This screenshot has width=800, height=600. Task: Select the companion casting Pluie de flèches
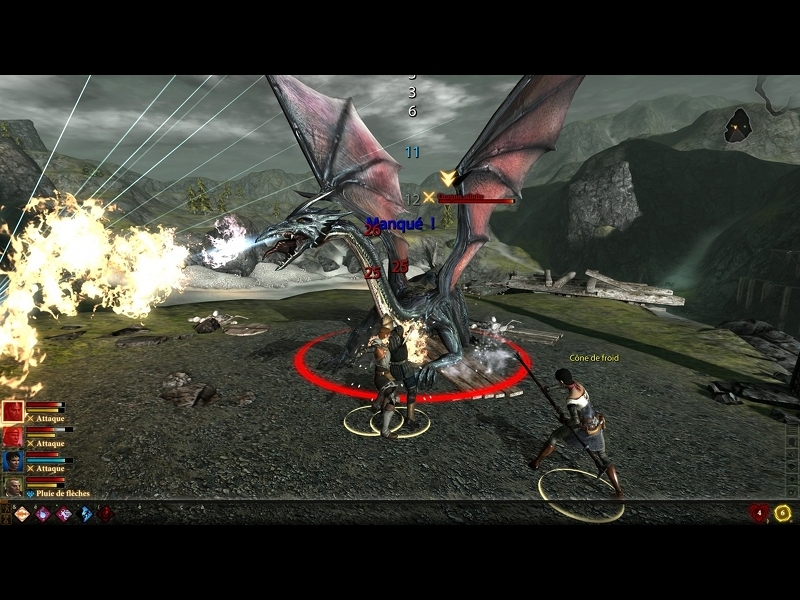[13, 486]
